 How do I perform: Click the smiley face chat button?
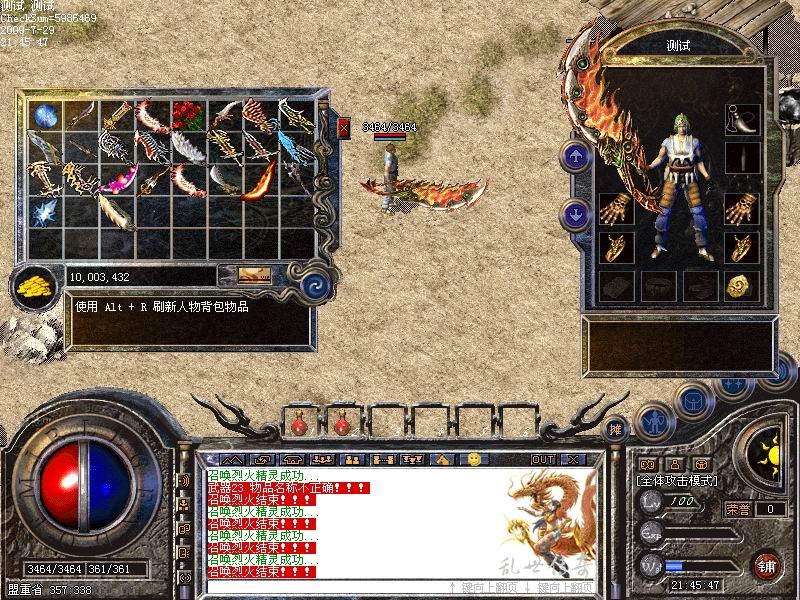point(474,459)
